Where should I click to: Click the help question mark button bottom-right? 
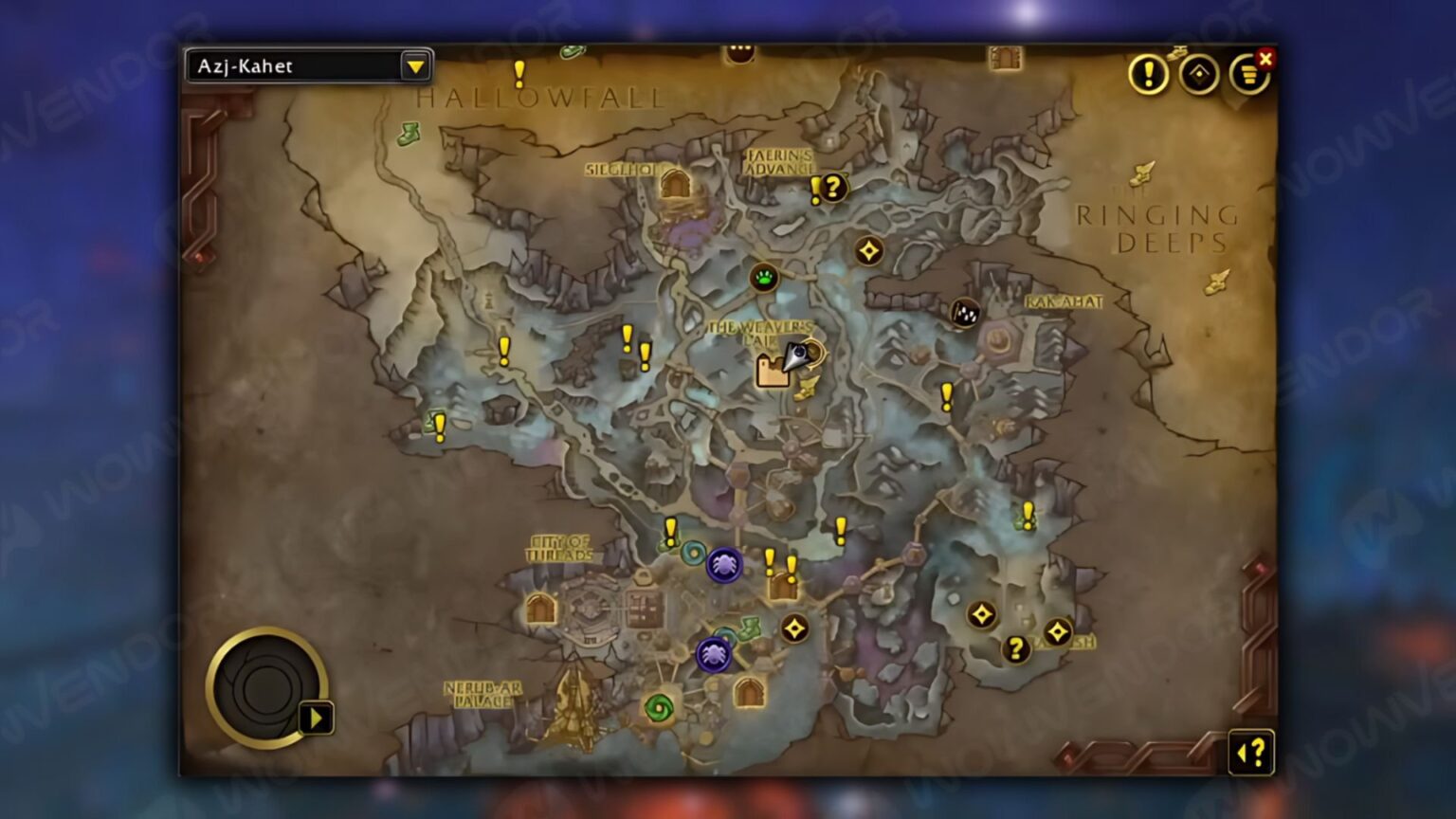pyautogui.click(x=1249, y=752)
